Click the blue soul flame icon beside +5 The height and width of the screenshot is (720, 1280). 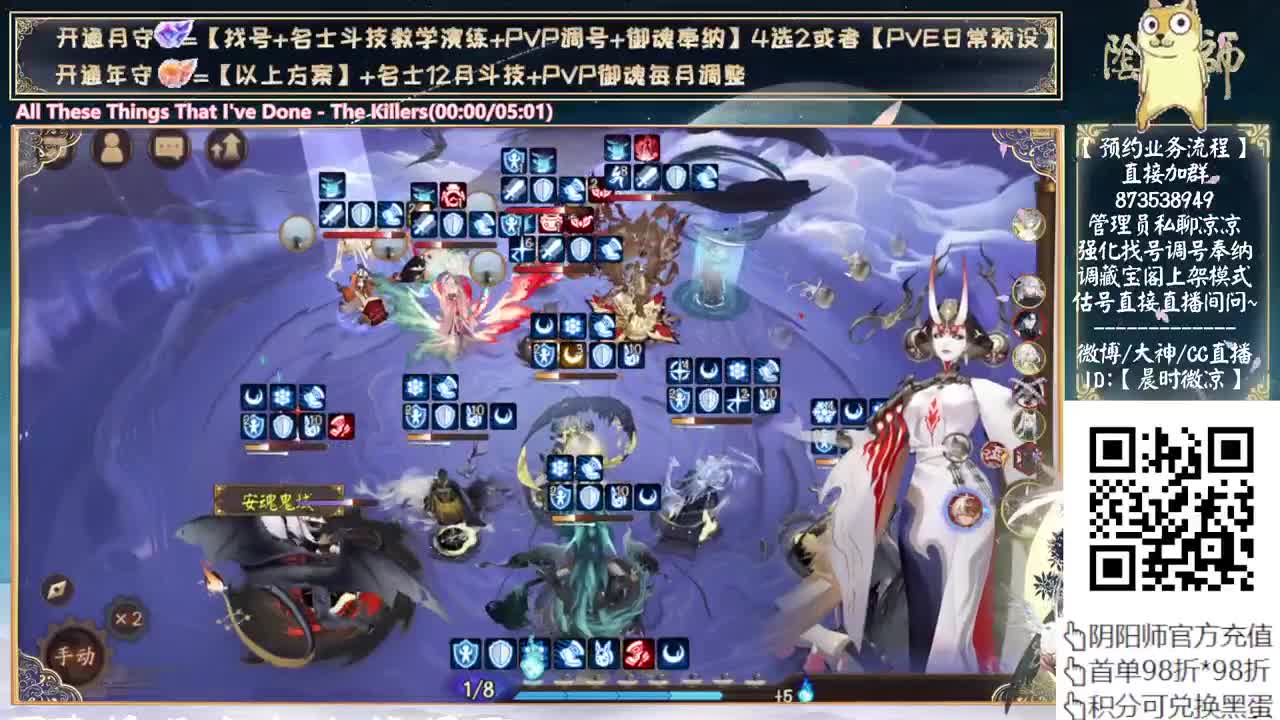[x=806, y=694]
